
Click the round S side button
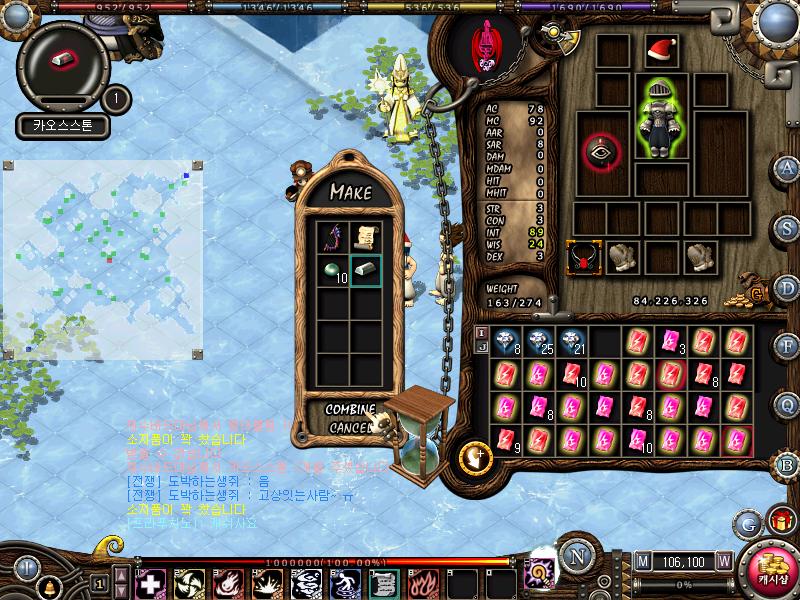click(788, 226)
